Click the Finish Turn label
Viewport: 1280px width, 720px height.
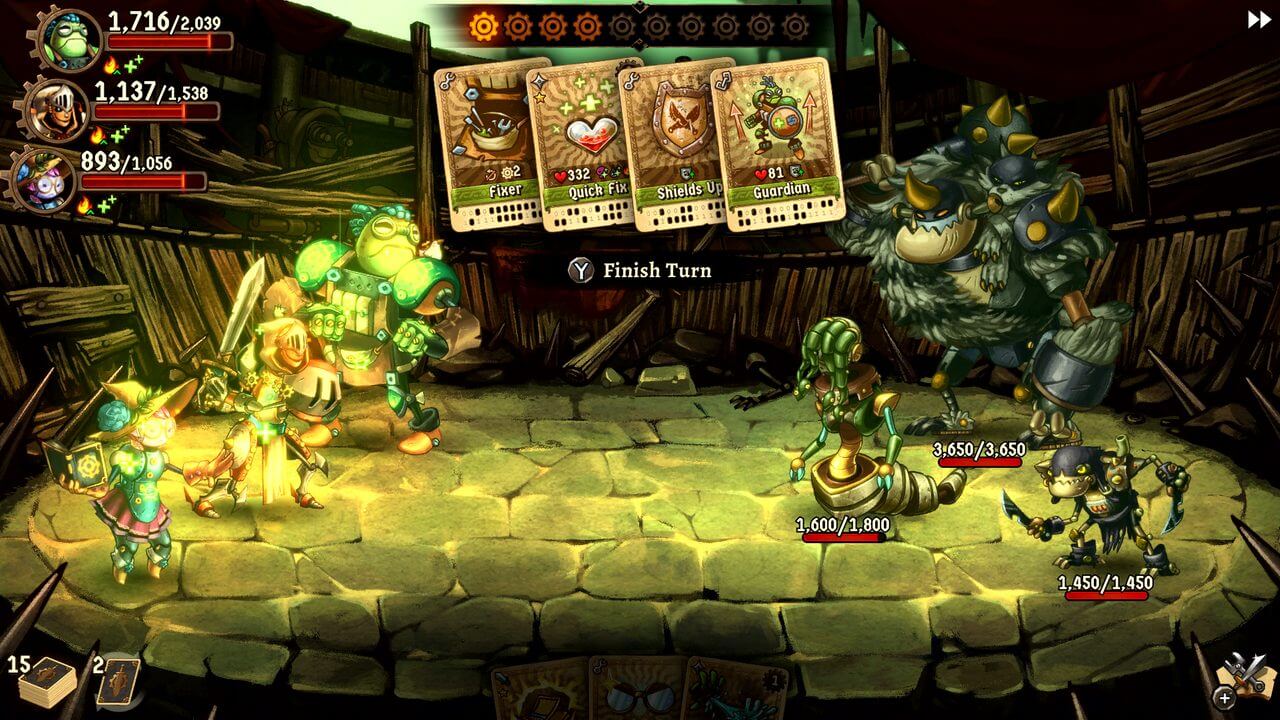tap(656, 269)
